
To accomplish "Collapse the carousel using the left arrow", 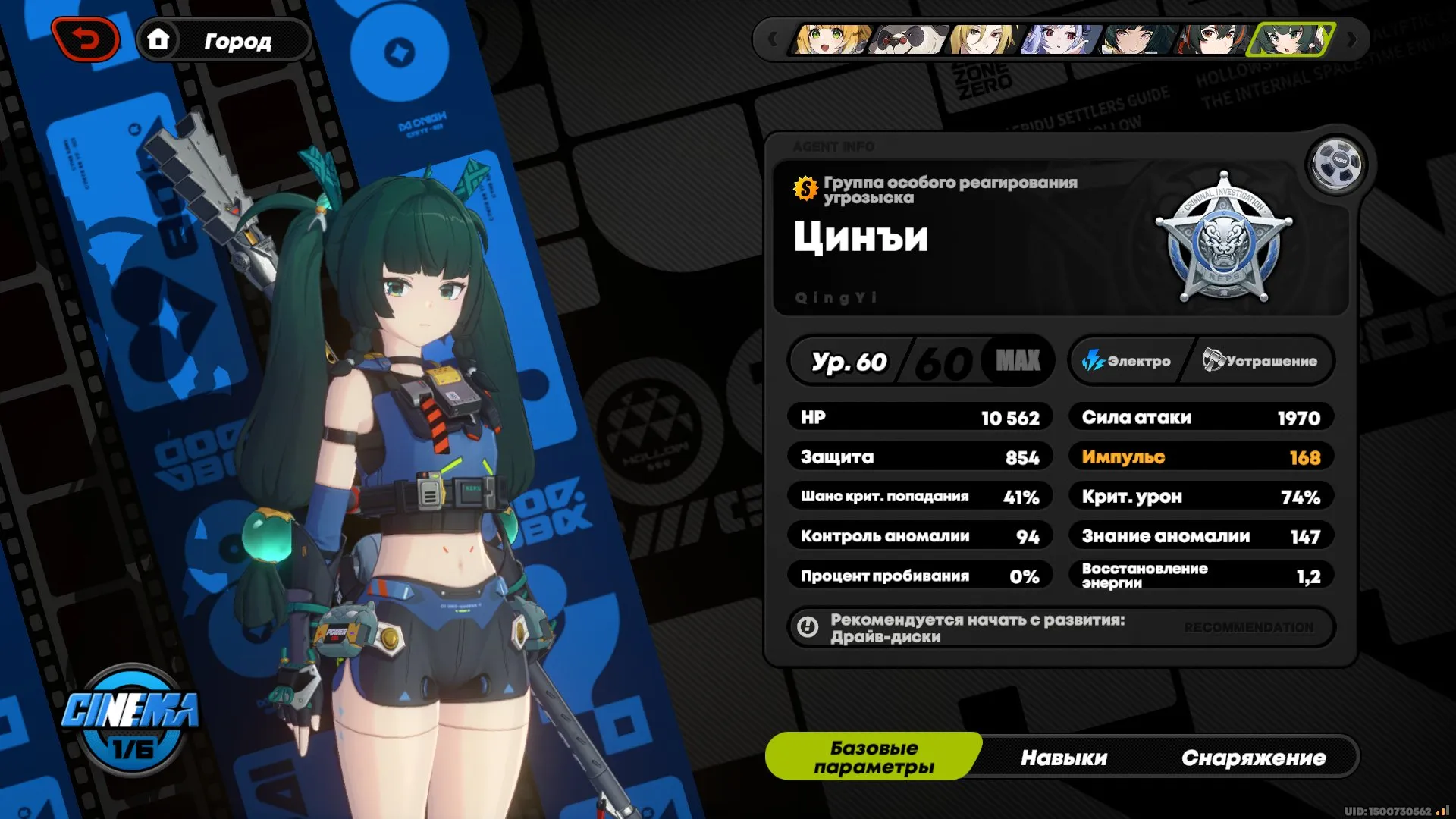I will click(772, 39).
